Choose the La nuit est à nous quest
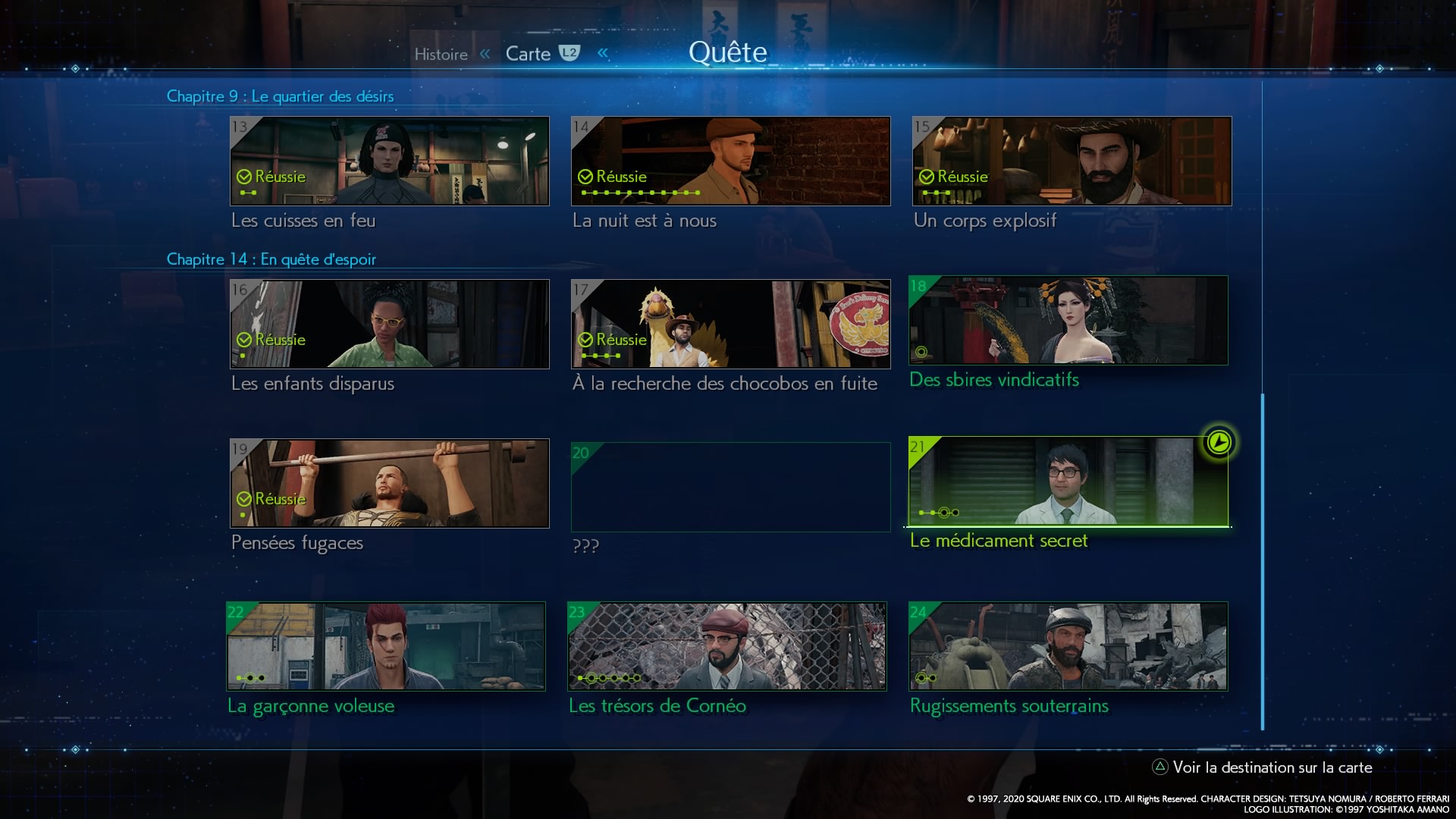 pos(730,161)
